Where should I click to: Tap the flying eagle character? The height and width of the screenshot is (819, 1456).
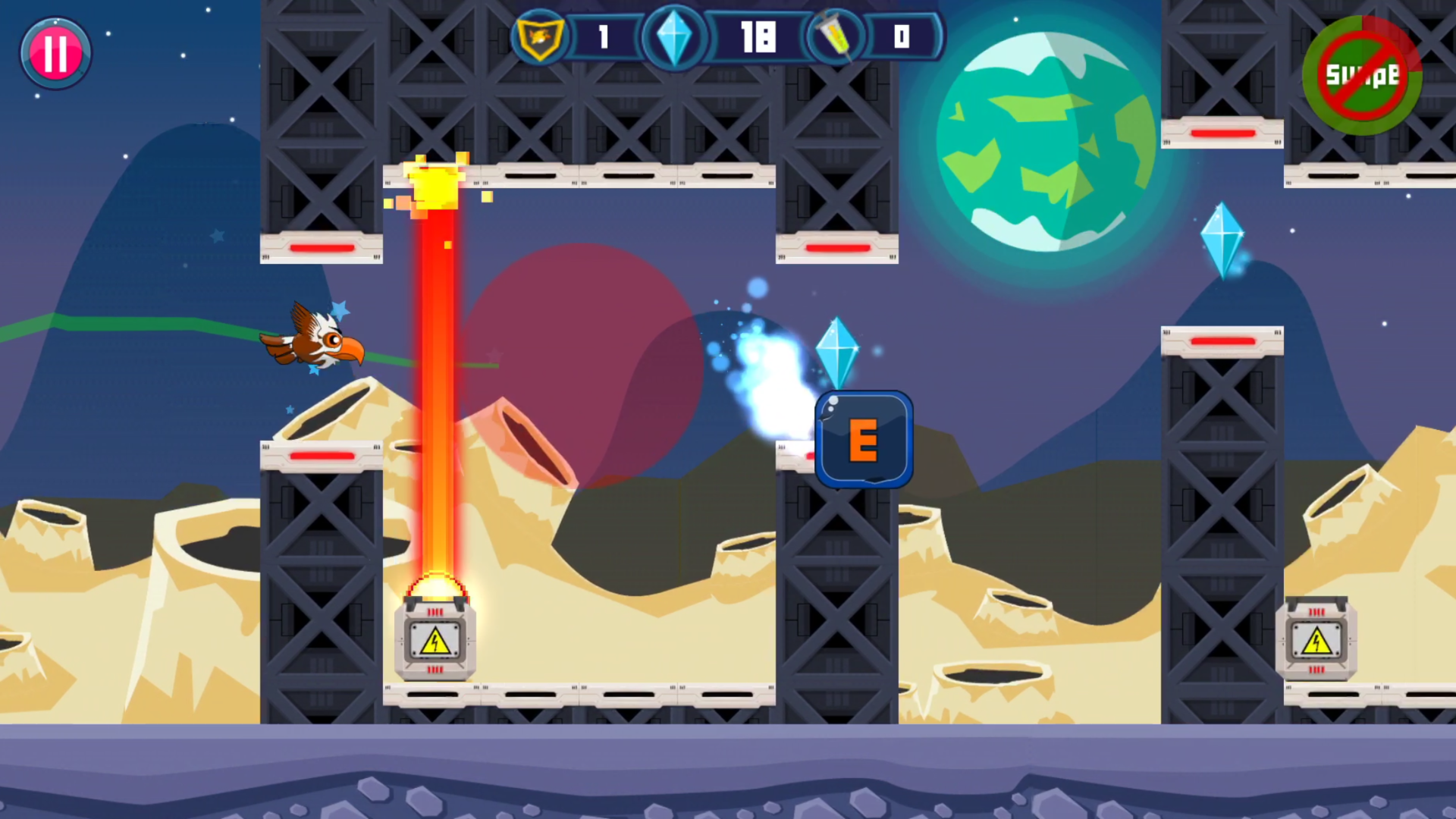(x=315, y=341)
